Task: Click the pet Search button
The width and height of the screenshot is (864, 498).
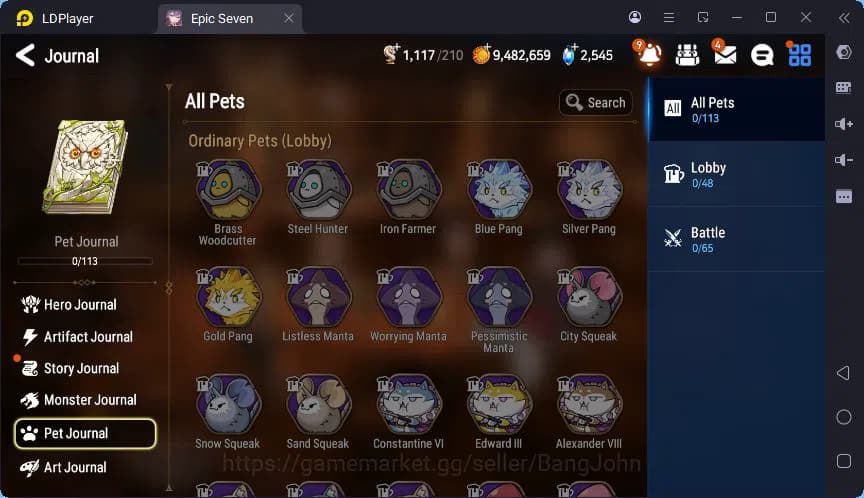Action: click(x=596, y=102)
